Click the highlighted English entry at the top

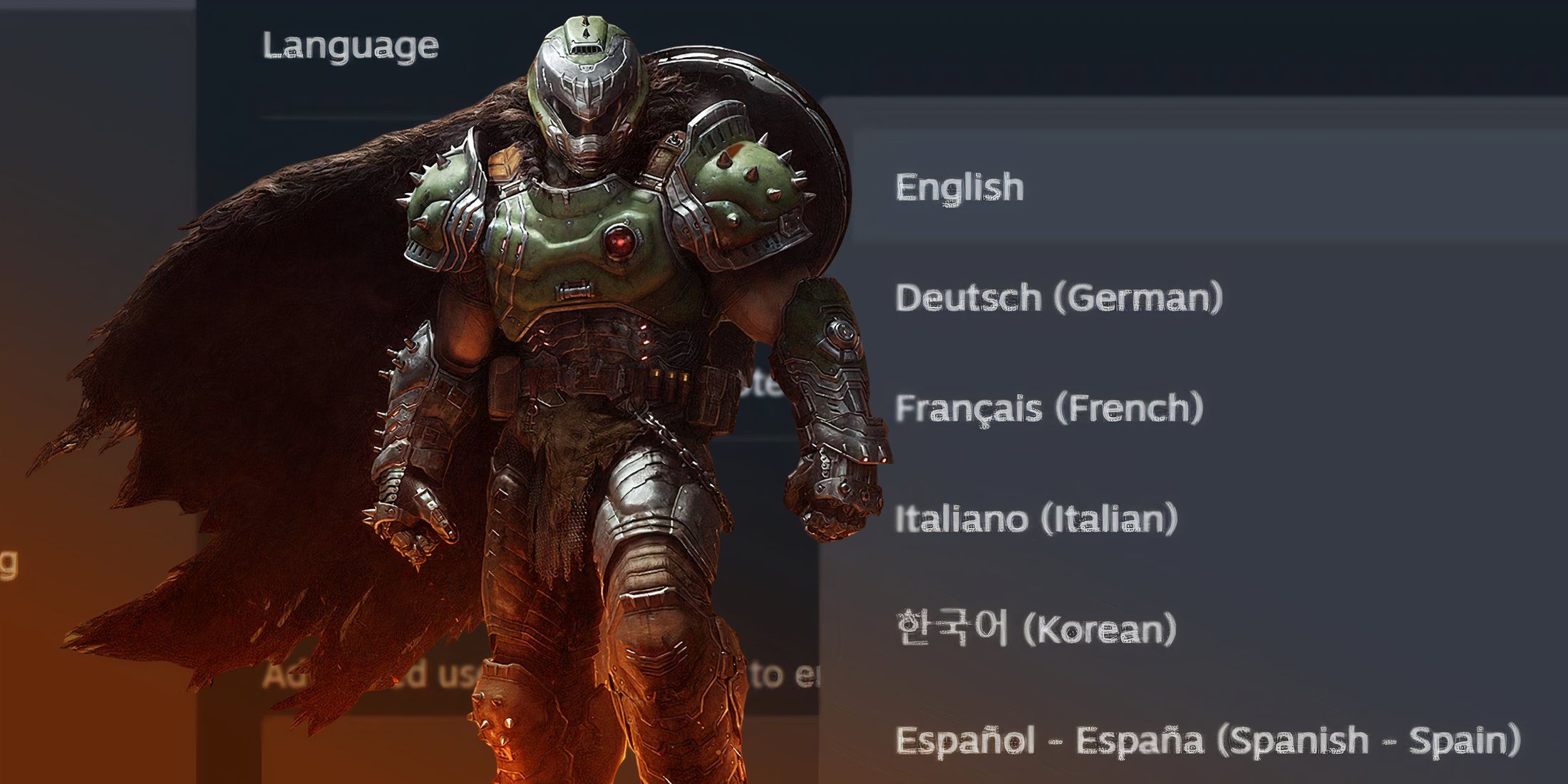tap(959, 187)
